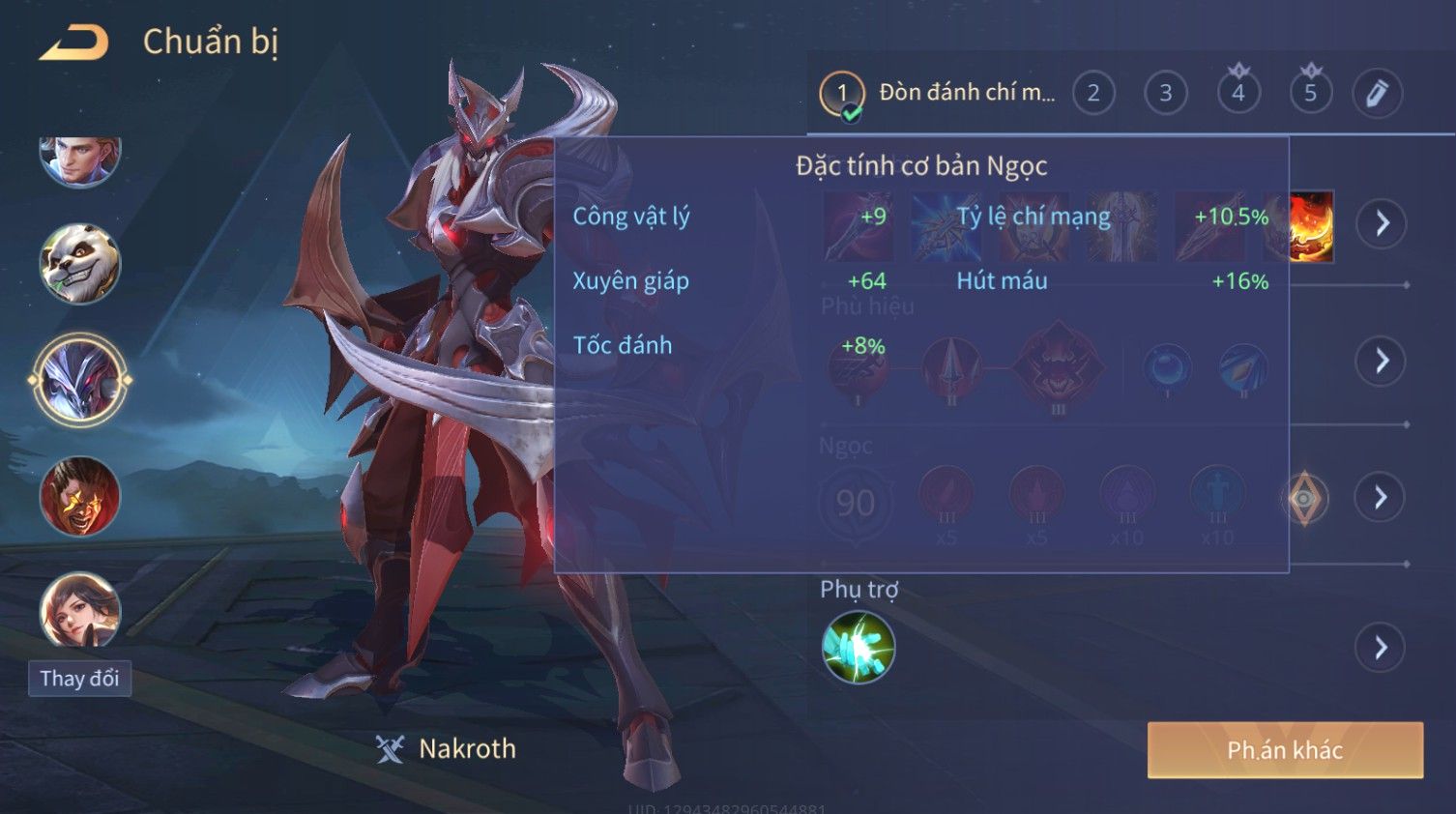Screen dimensions: 1456x814
Task: Choose the blond male hero portrait
Action: tap(79, 159)
